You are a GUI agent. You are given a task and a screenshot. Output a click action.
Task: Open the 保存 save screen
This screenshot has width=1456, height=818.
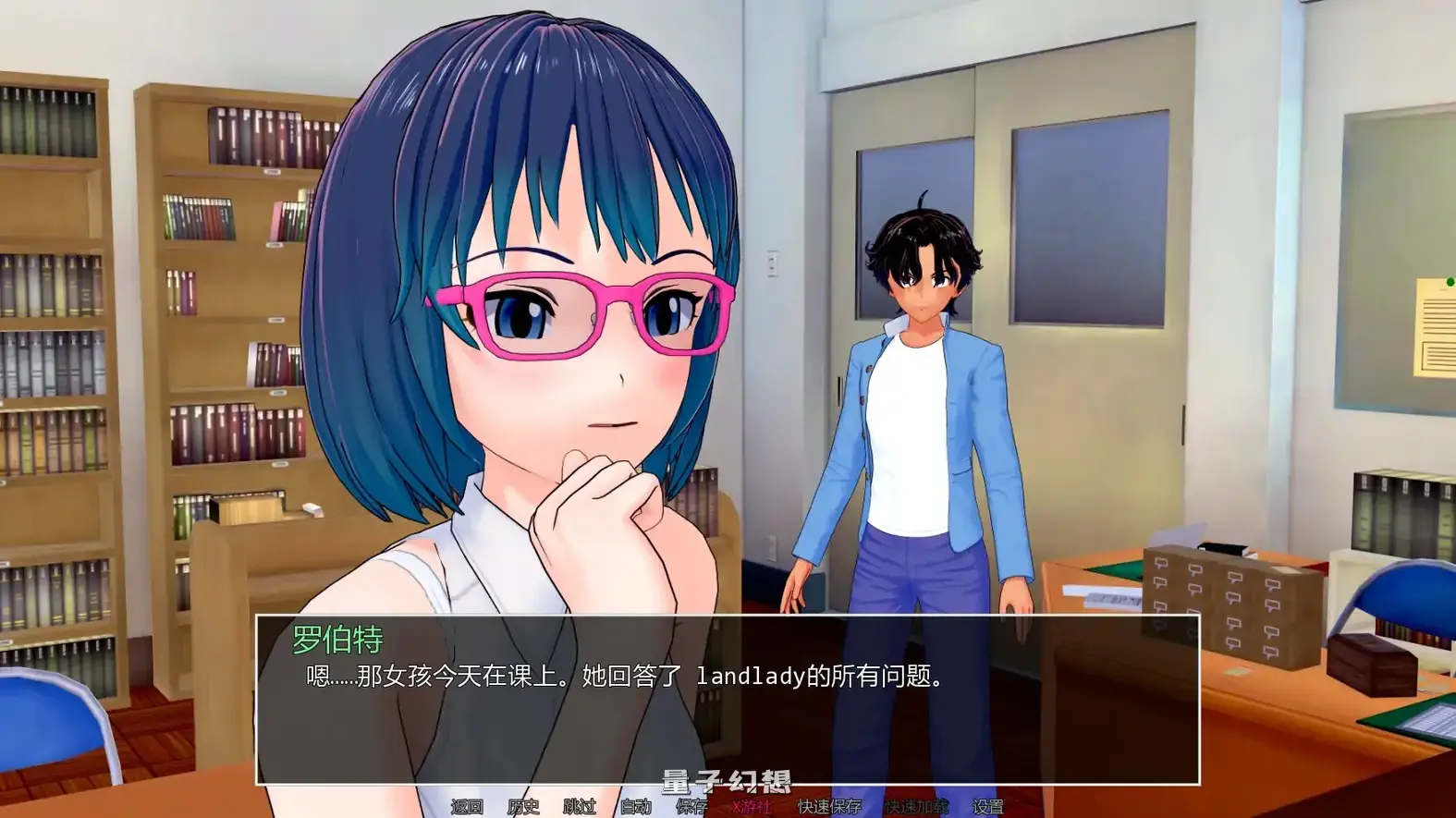pyautogui.click(x=691, y=805)
